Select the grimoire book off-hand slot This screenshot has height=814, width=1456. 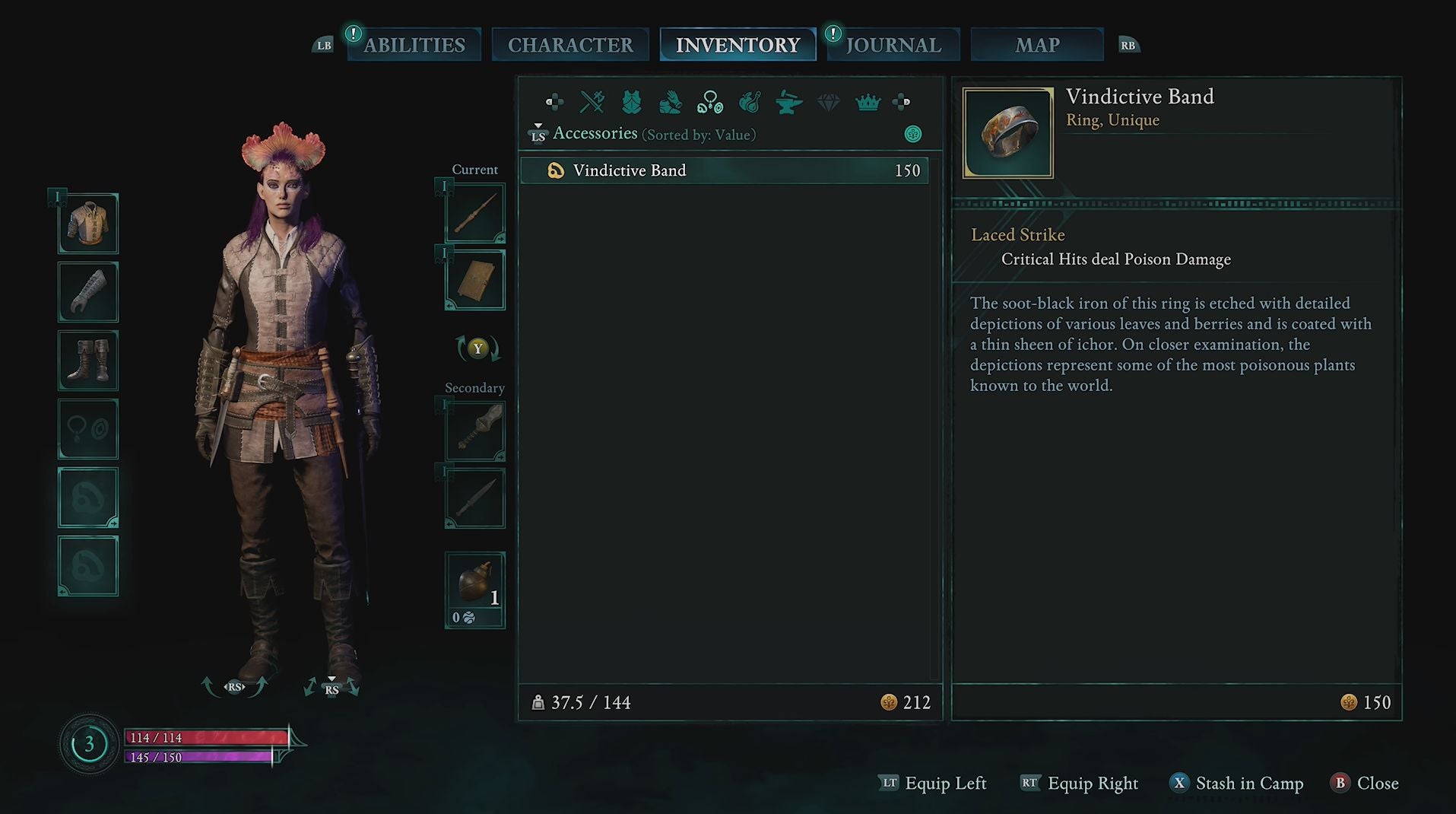[475, 280]
